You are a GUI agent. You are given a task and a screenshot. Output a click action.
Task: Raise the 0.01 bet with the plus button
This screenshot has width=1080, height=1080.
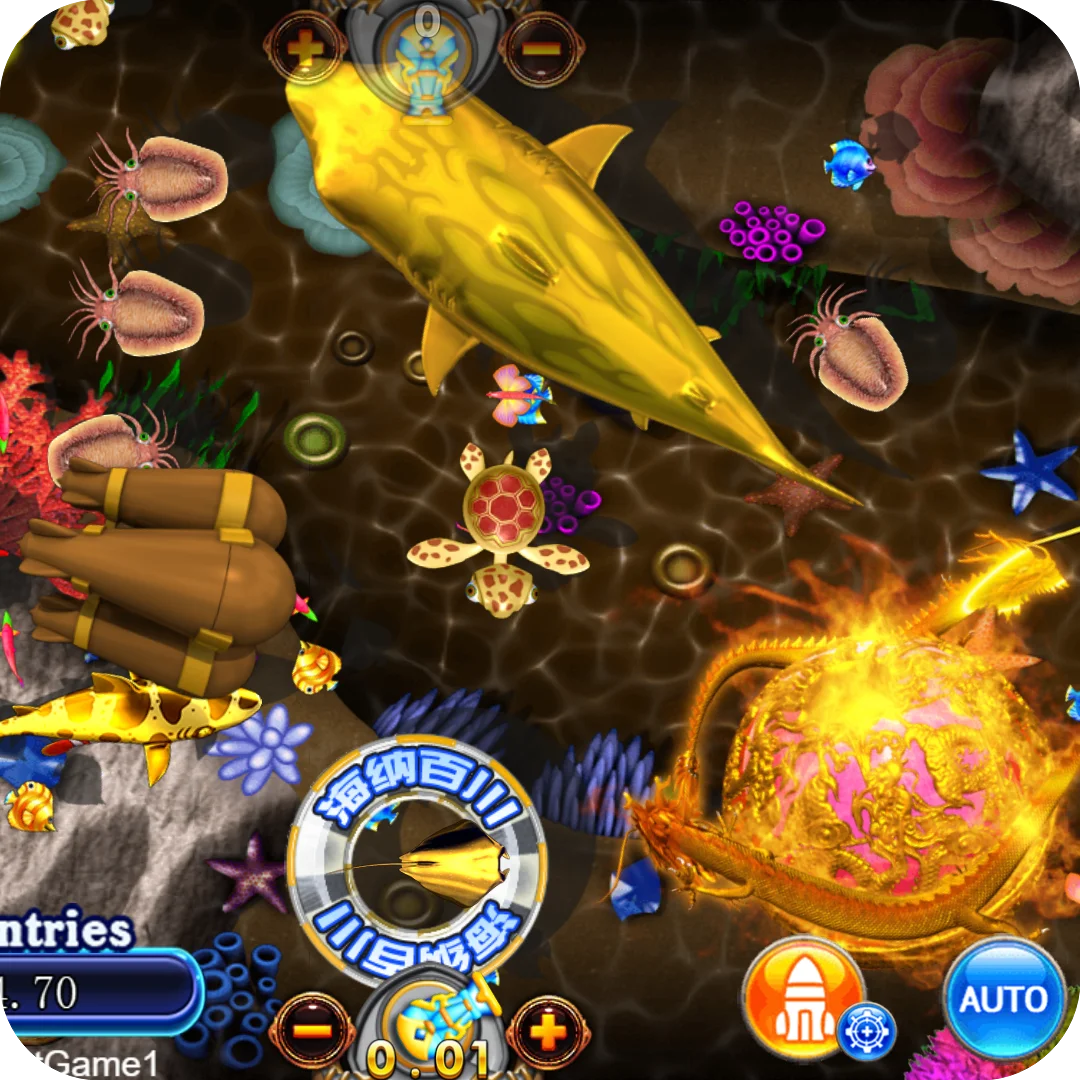[x=548, y=1032]
